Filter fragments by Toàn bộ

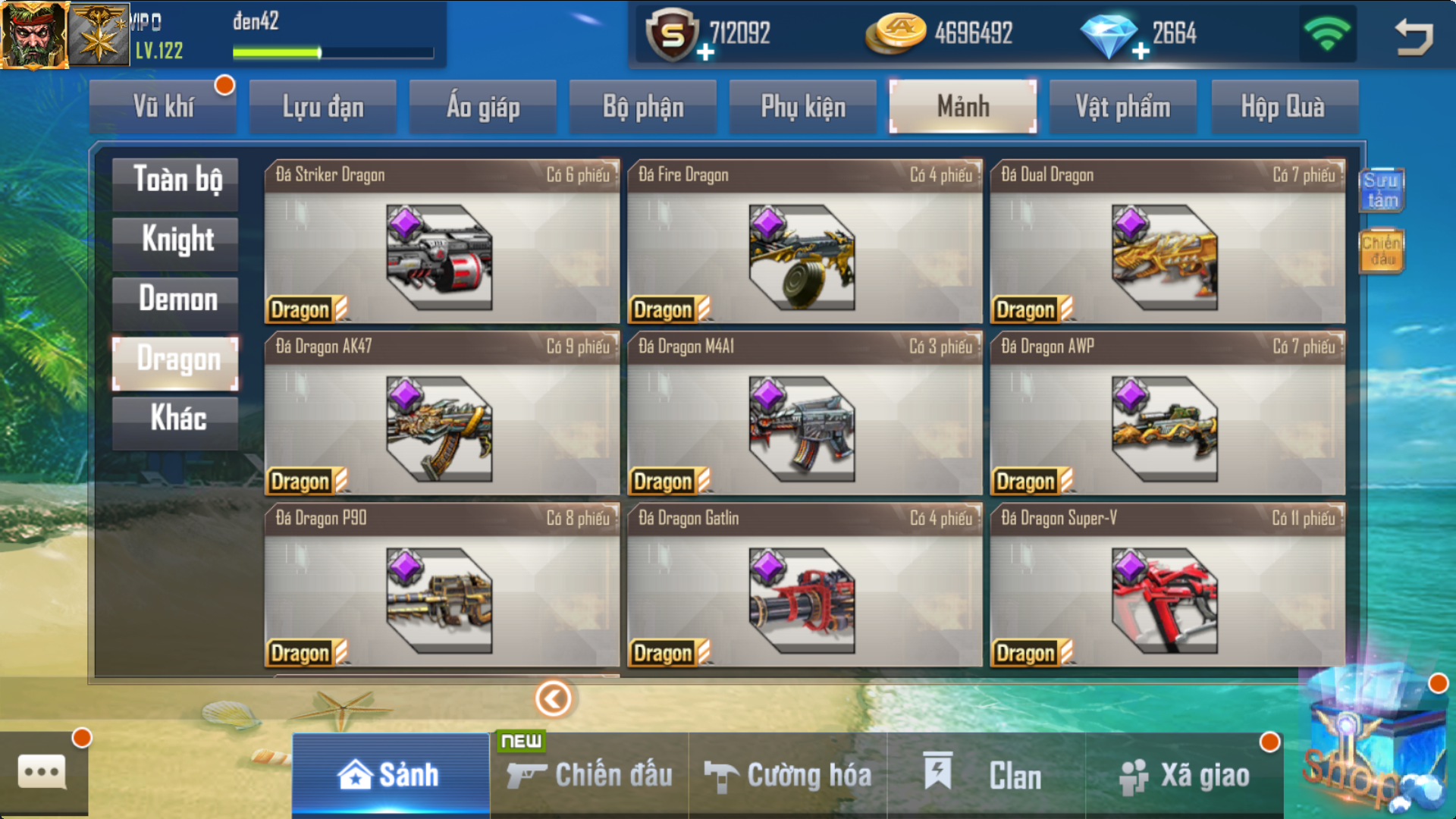(176, 182)
